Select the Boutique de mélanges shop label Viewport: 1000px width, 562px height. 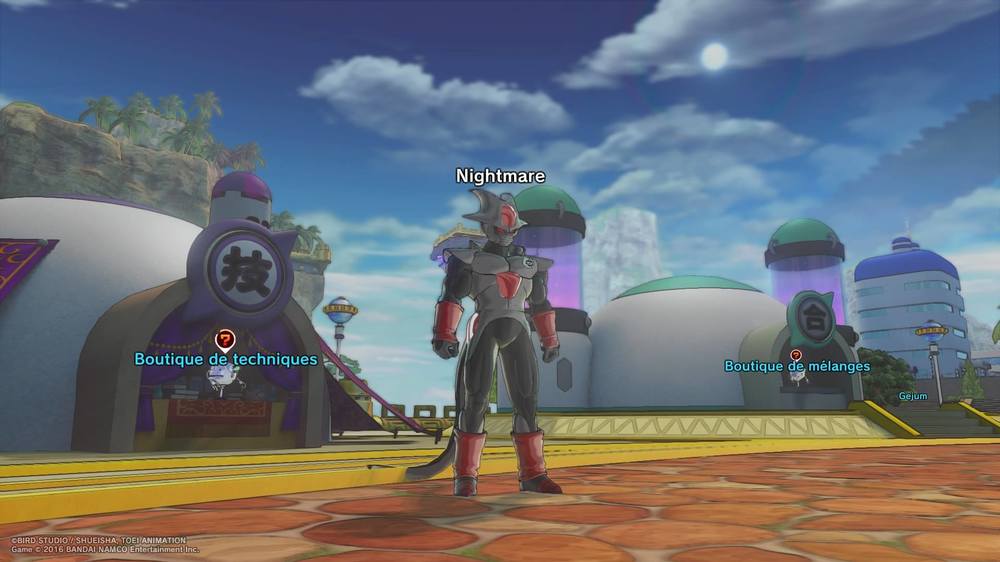point(796,366)
